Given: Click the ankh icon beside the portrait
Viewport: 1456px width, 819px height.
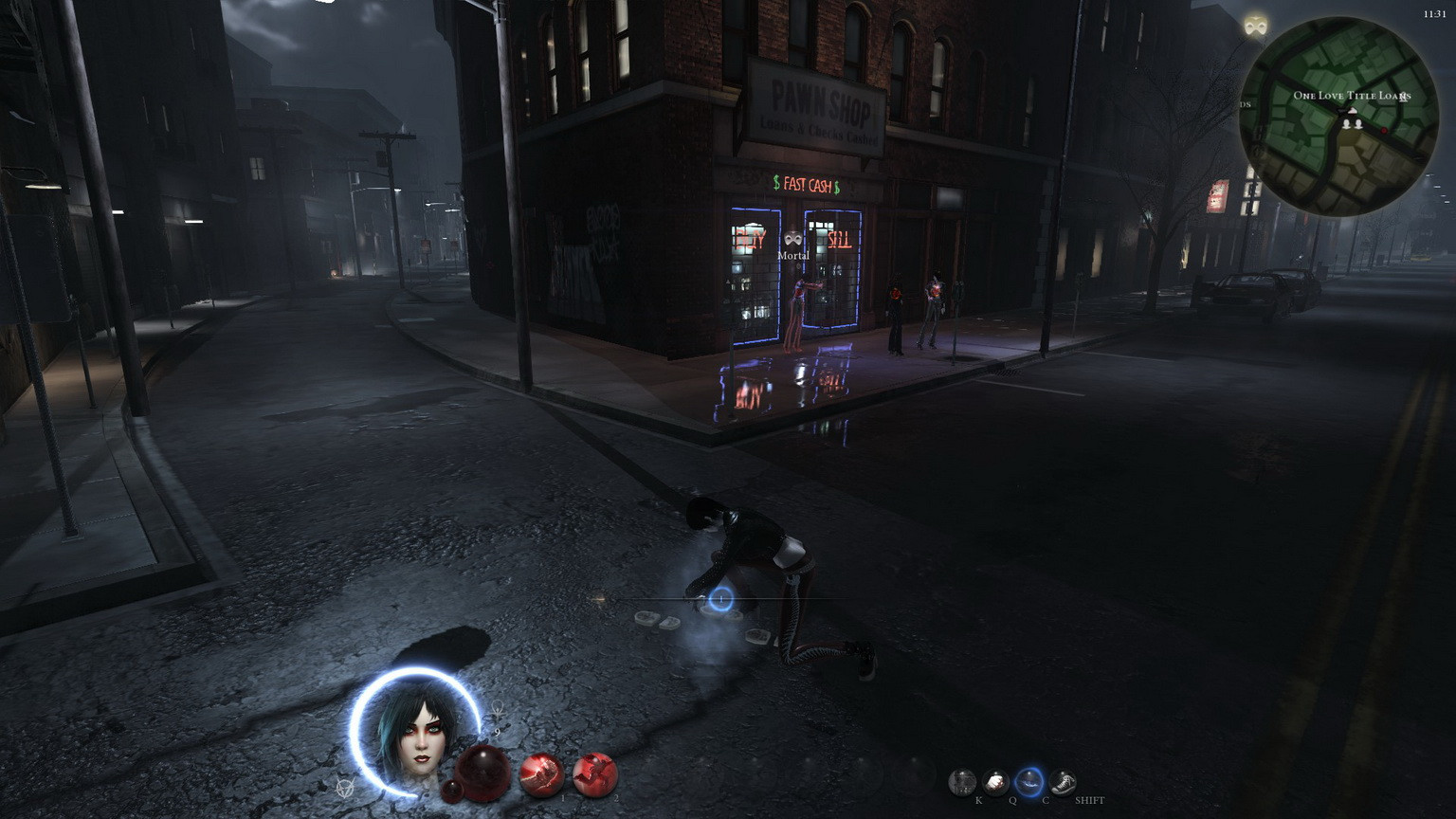Looking at the screenshot, I should [x=497, y=710].
